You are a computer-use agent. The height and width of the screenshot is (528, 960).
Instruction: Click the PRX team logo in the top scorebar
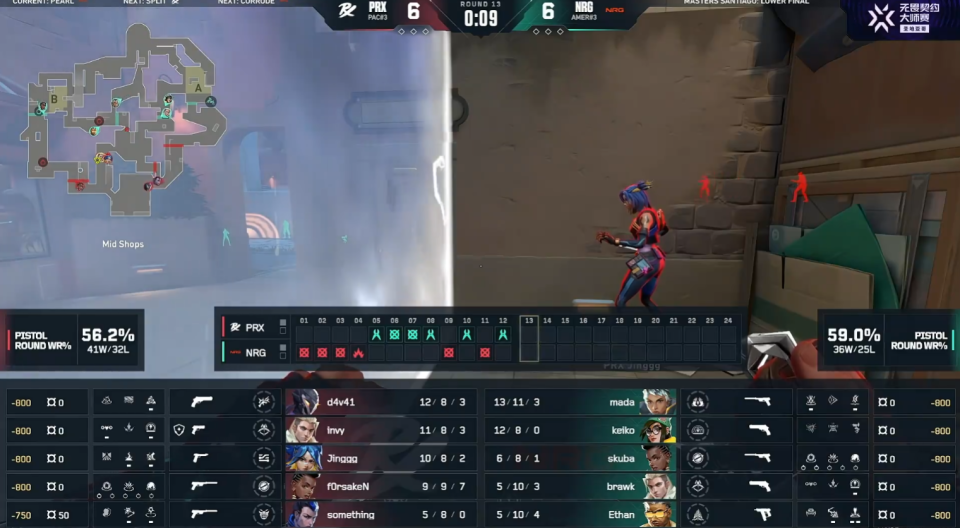point(347,11)
